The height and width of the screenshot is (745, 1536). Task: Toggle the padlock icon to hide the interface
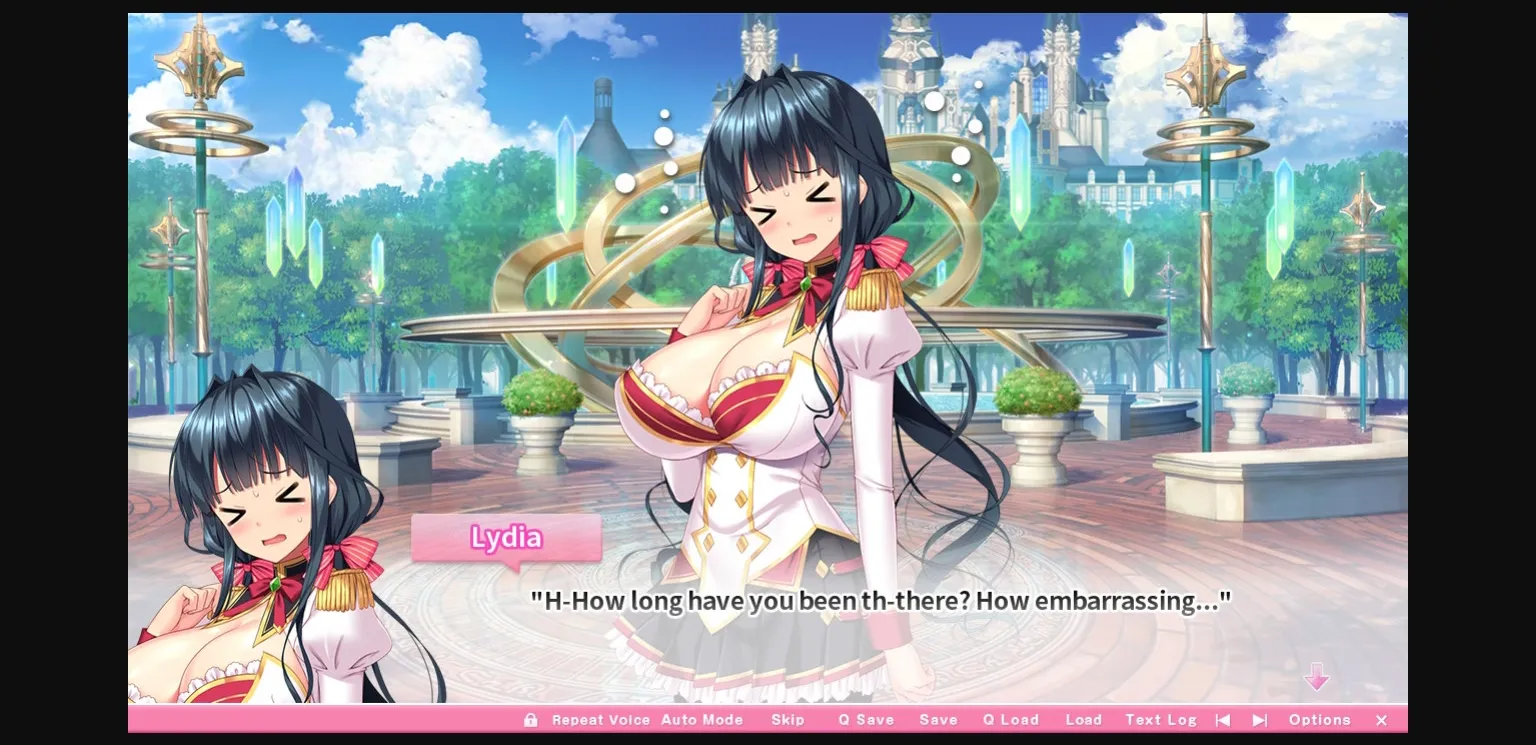tap(531, 719)
